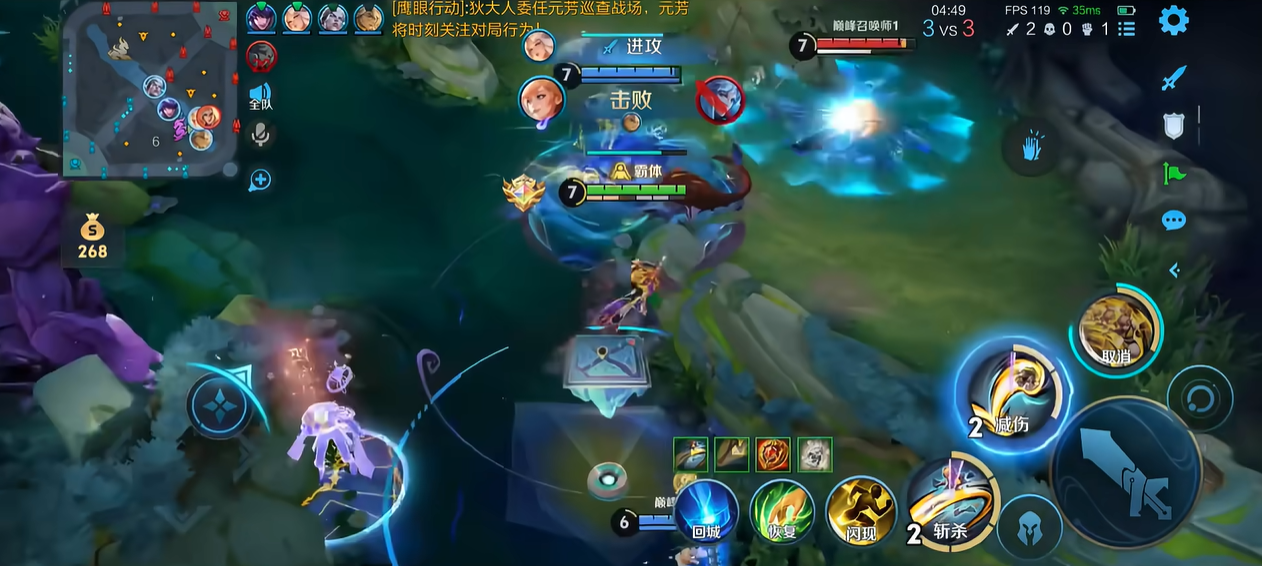Open the quick chat plus bubble
1262x566 pixels.
[x=260, y=180]
